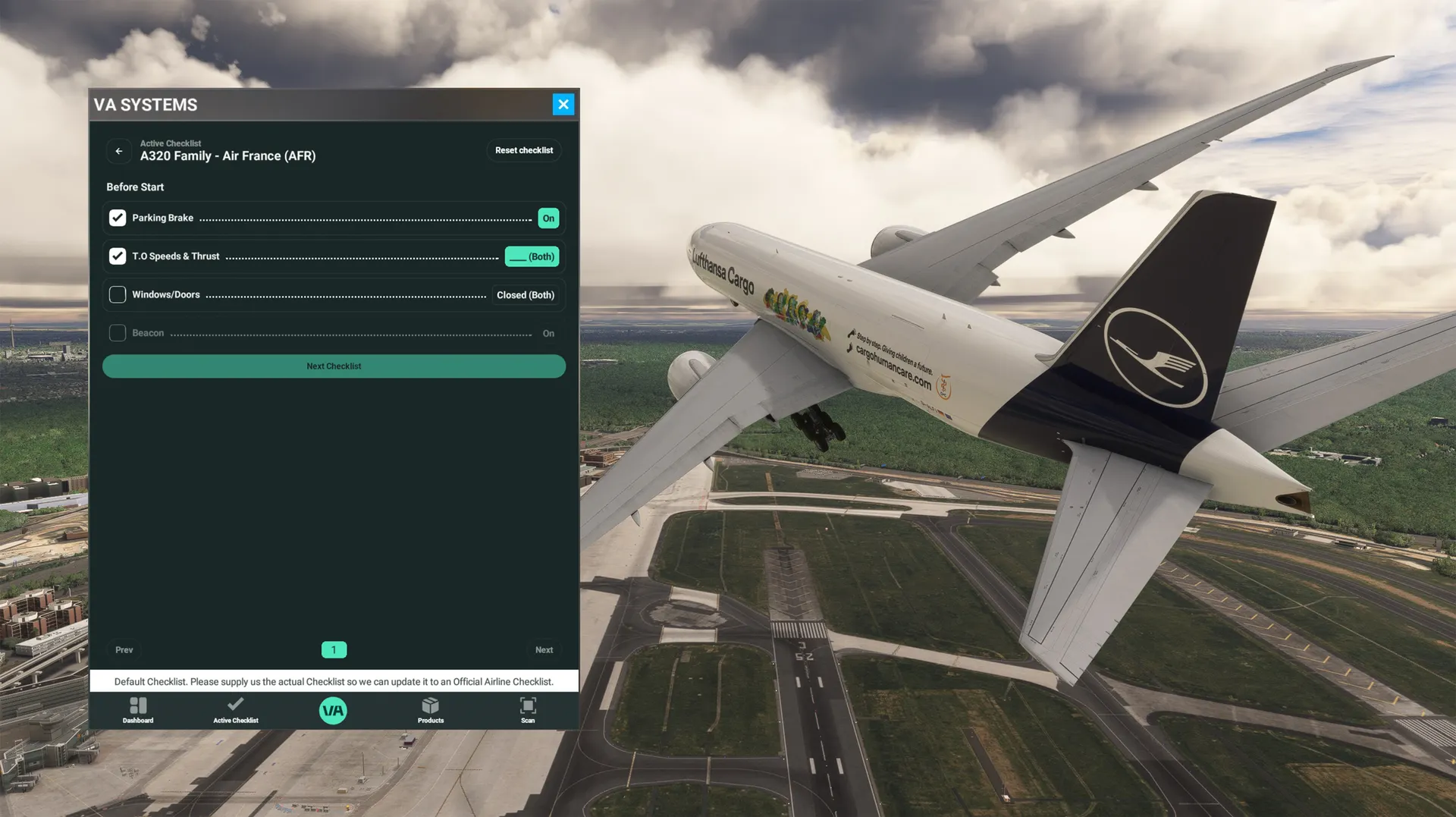Open the Scan tab

(528, 711)
